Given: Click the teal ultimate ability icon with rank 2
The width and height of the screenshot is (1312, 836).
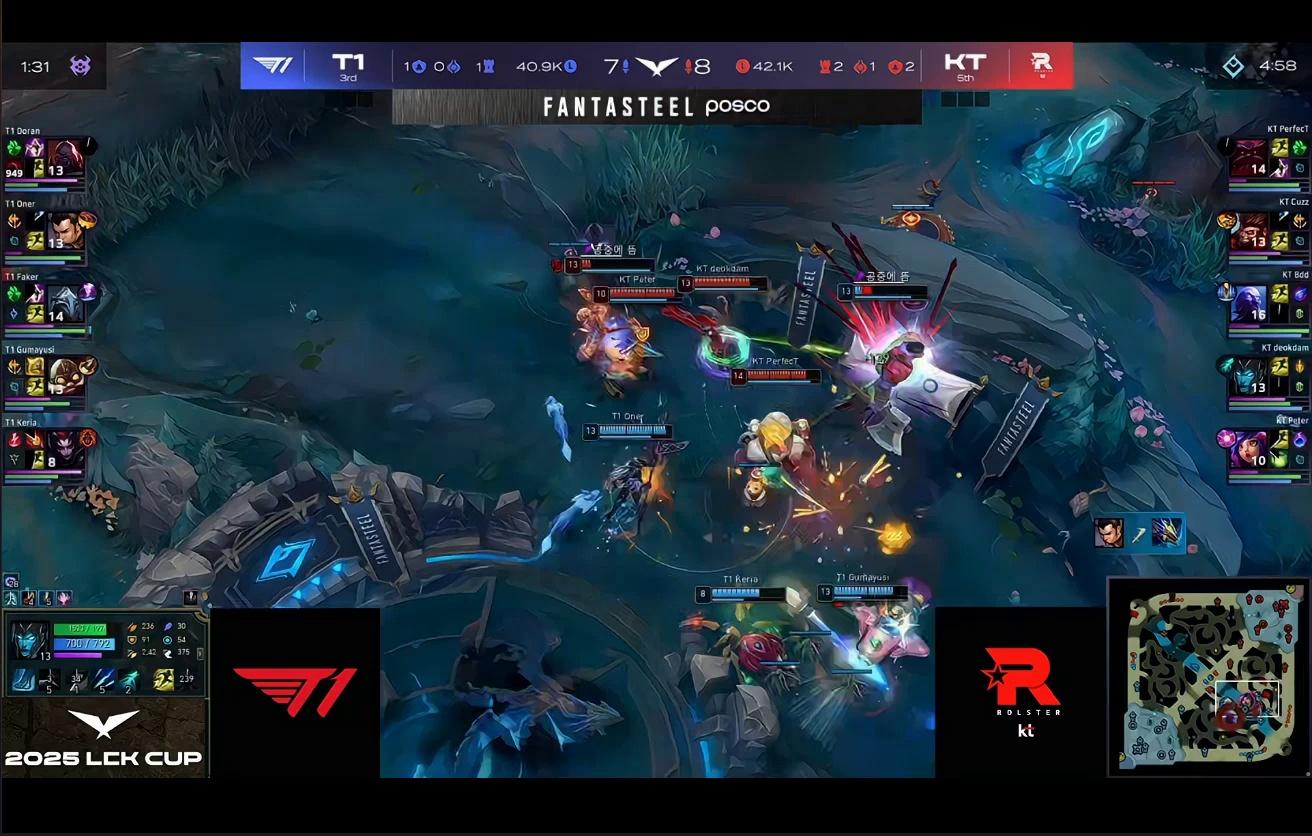Looking at the screenshot, I should [130, 680].
